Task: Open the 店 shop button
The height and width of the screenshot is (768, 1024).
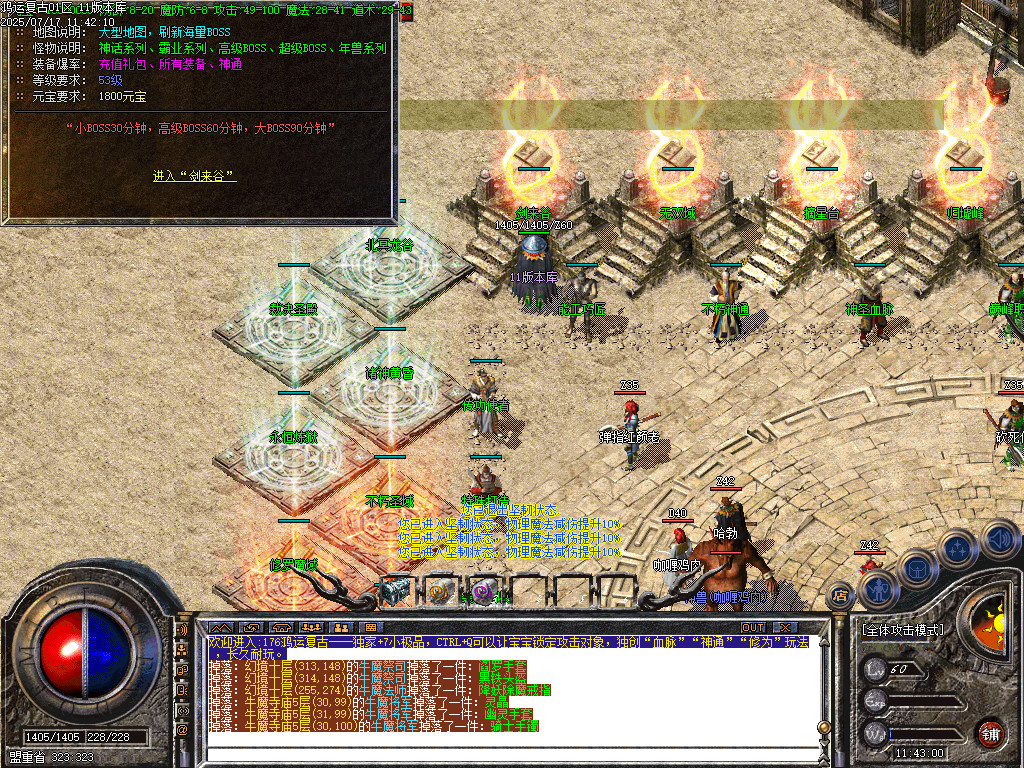Action: tap(841, 597)
